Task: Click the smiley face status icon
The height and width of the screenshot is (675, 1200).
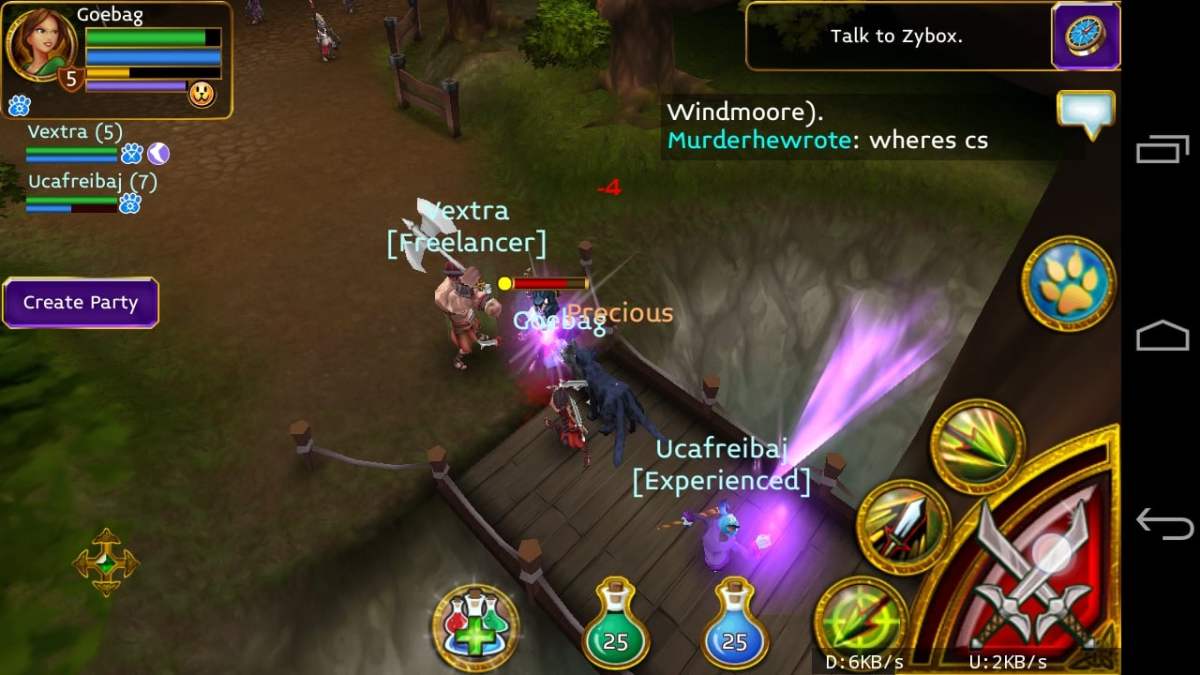Action: coord(202,94)
